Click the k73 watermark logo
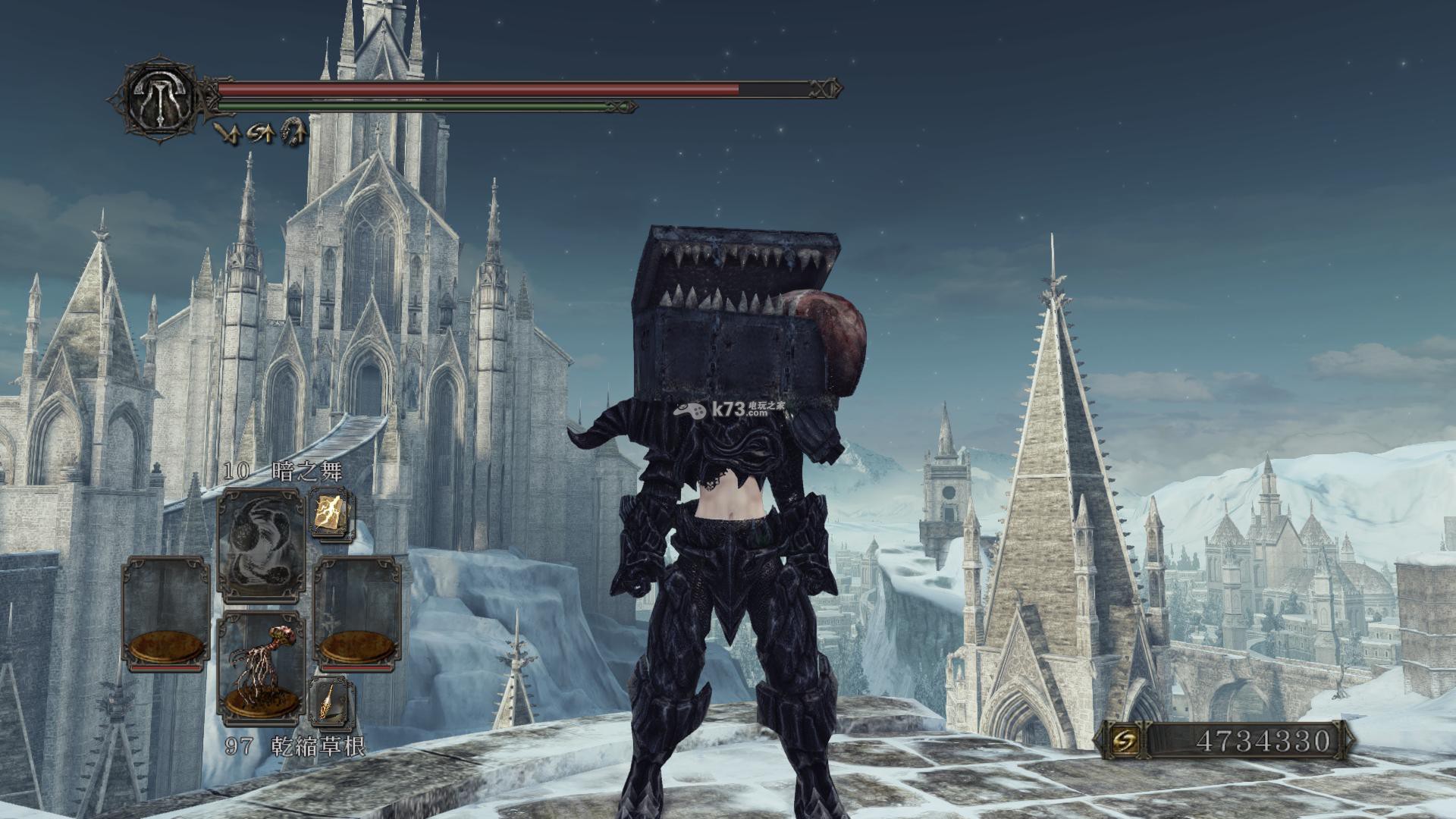 pyautogui.click(x=728, y=409)
